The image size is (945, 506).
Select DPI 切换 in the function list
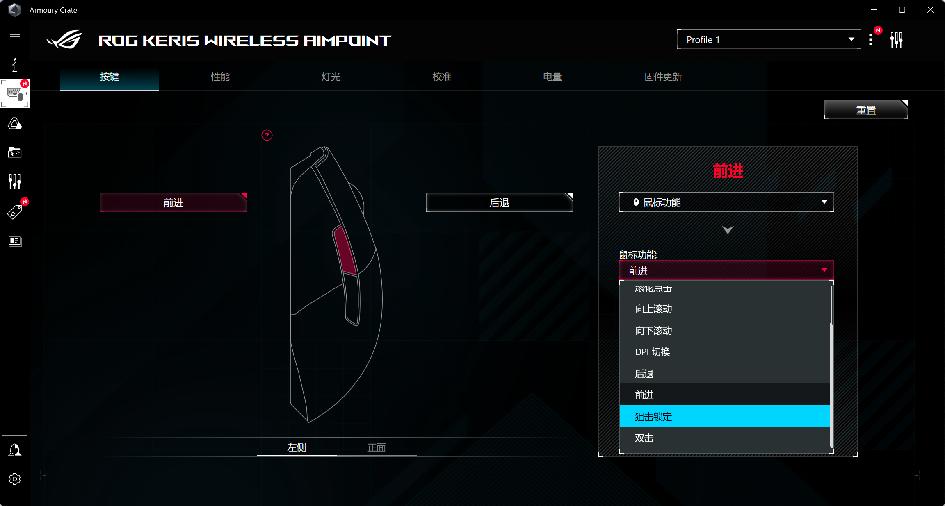coord(725,352)
